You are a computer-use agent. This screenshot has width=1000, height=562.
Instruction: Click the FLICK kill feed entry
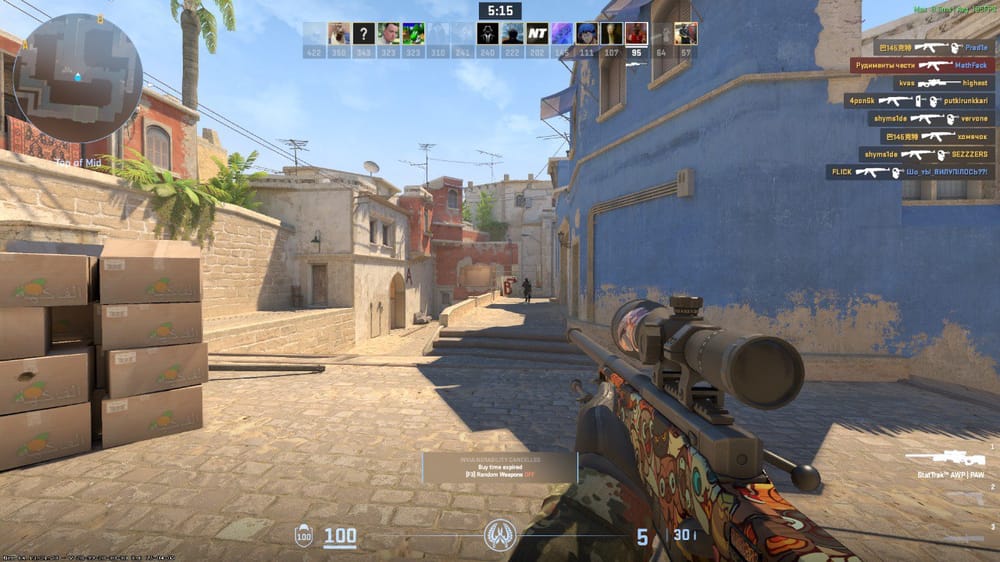(x=909, y=172)
